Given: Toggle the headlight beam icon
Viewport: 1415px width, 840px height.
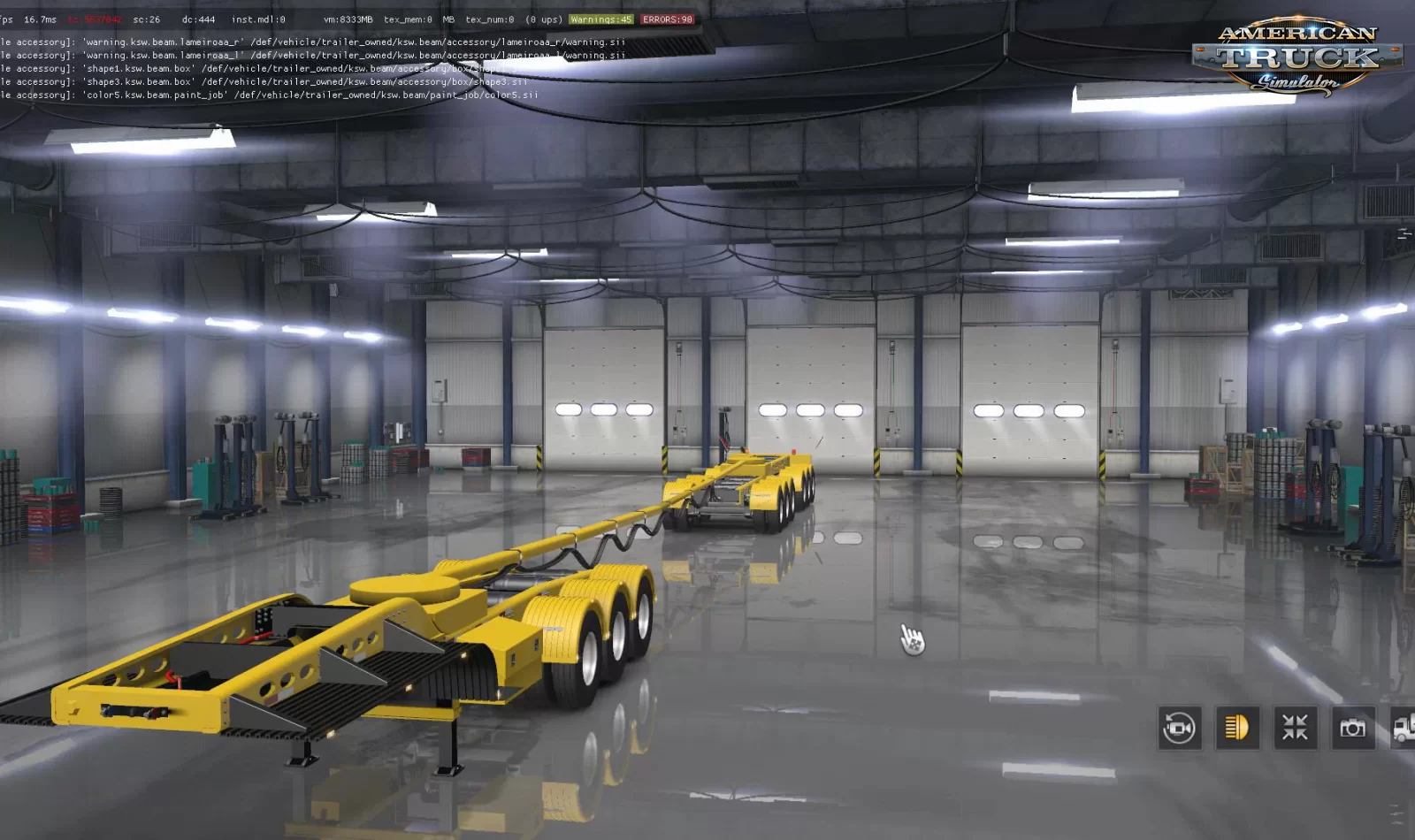Looking at the screenshot, I should (1237, 728).
